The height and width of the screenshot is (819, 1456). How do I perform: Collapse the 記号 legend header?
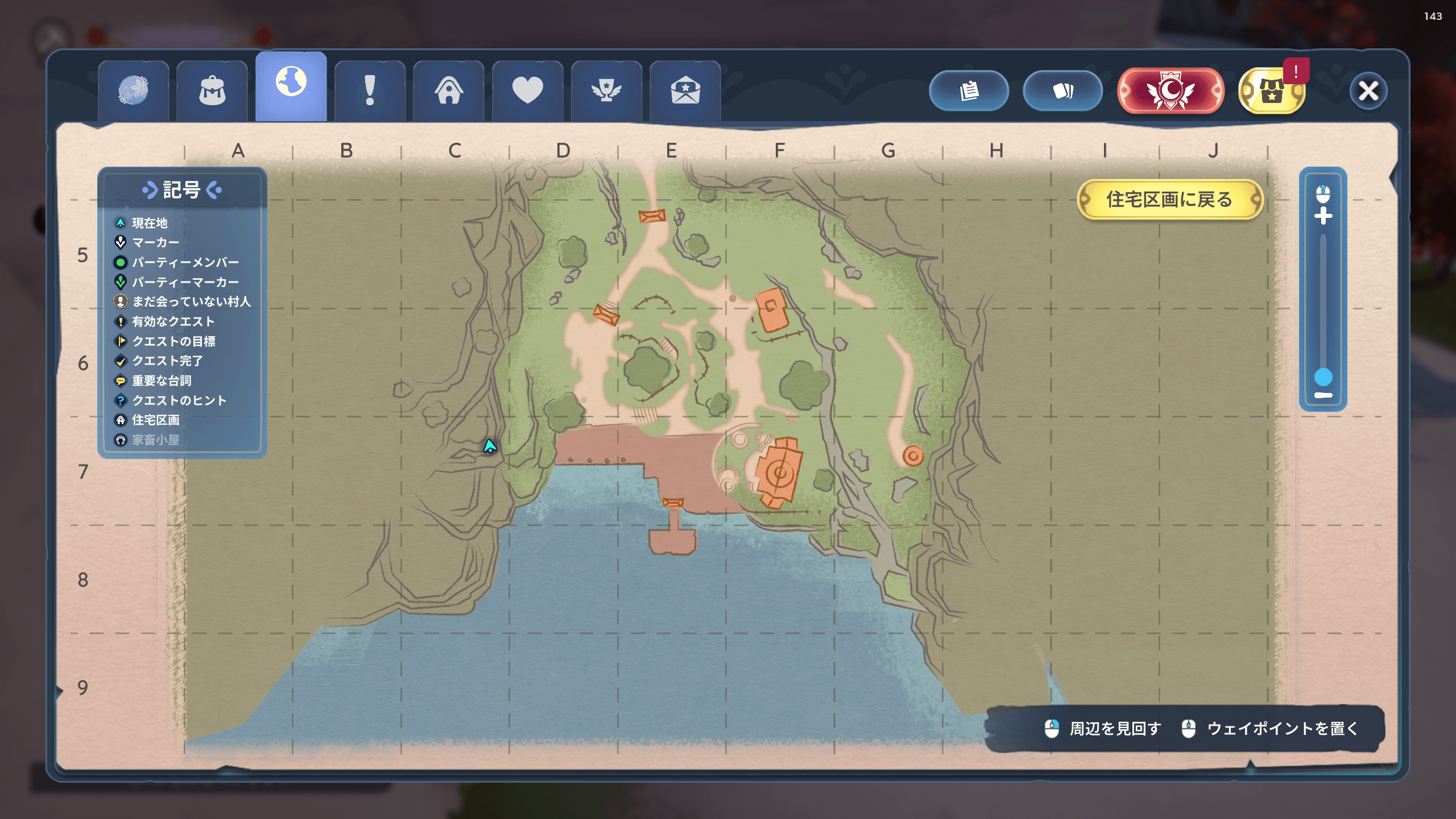(x=182, y=190)
